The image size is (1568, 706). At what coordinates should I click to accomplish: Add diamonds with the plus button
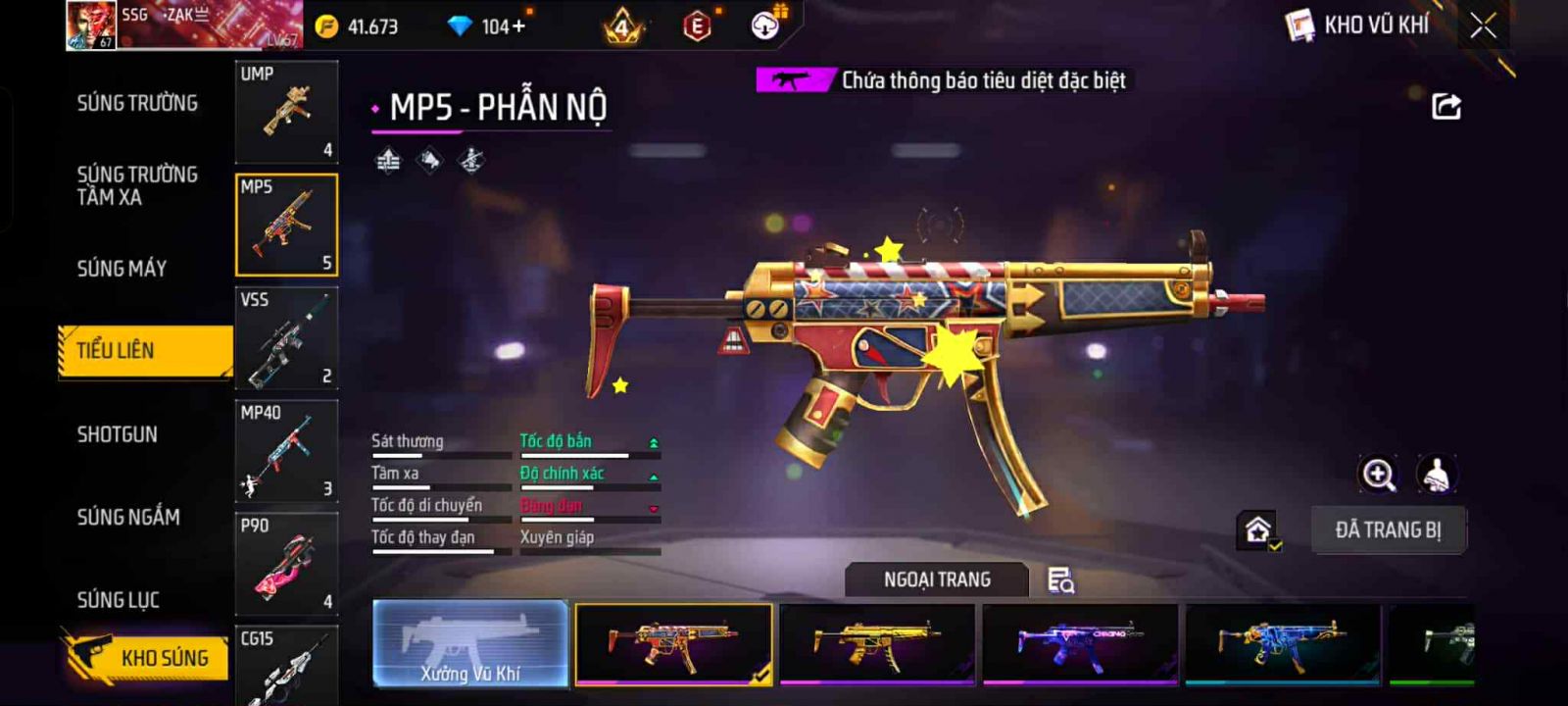(x=519, y=26)
